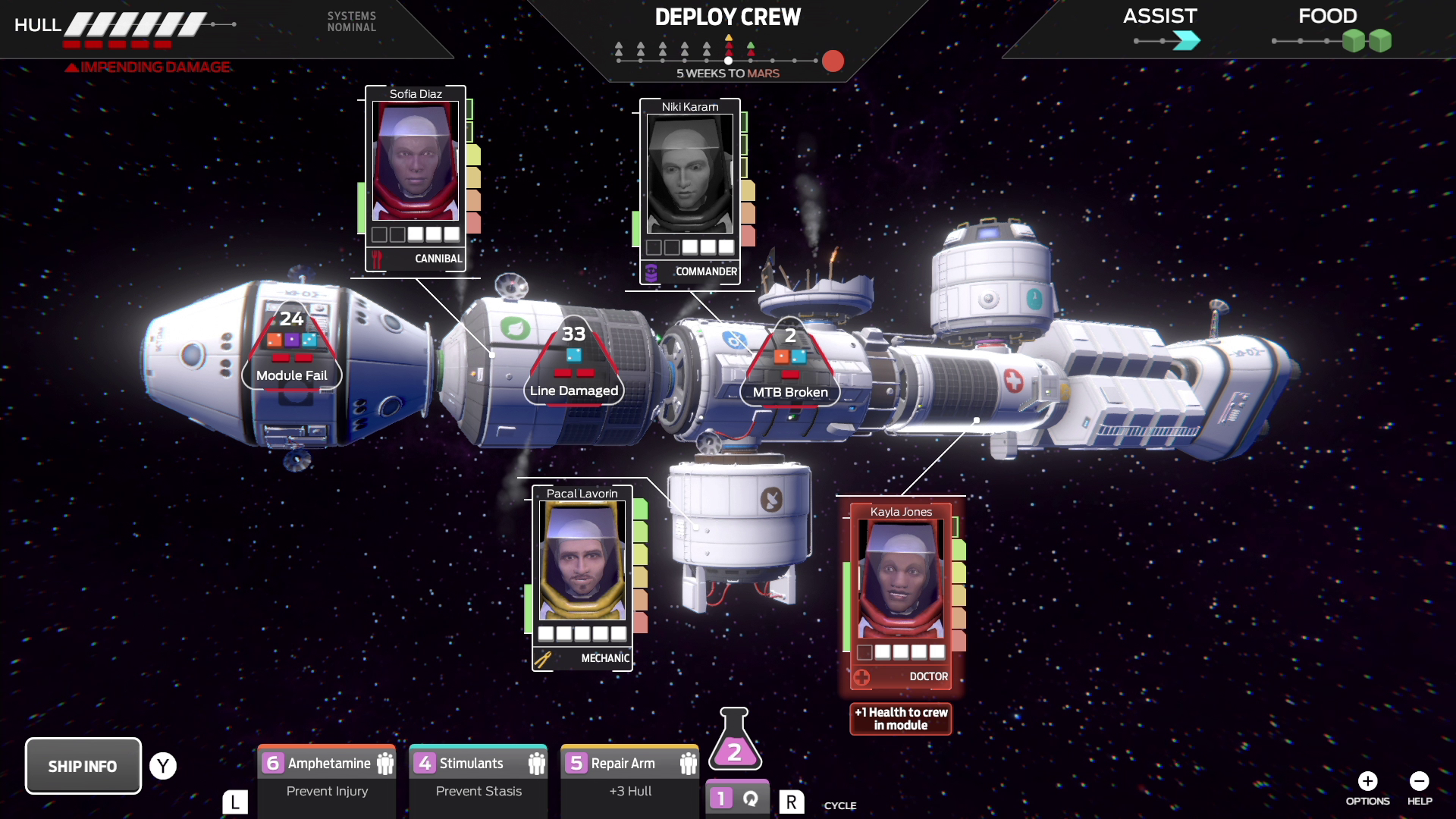Select Kayla Jones's portrait
1456x819 pixels.
901,578
